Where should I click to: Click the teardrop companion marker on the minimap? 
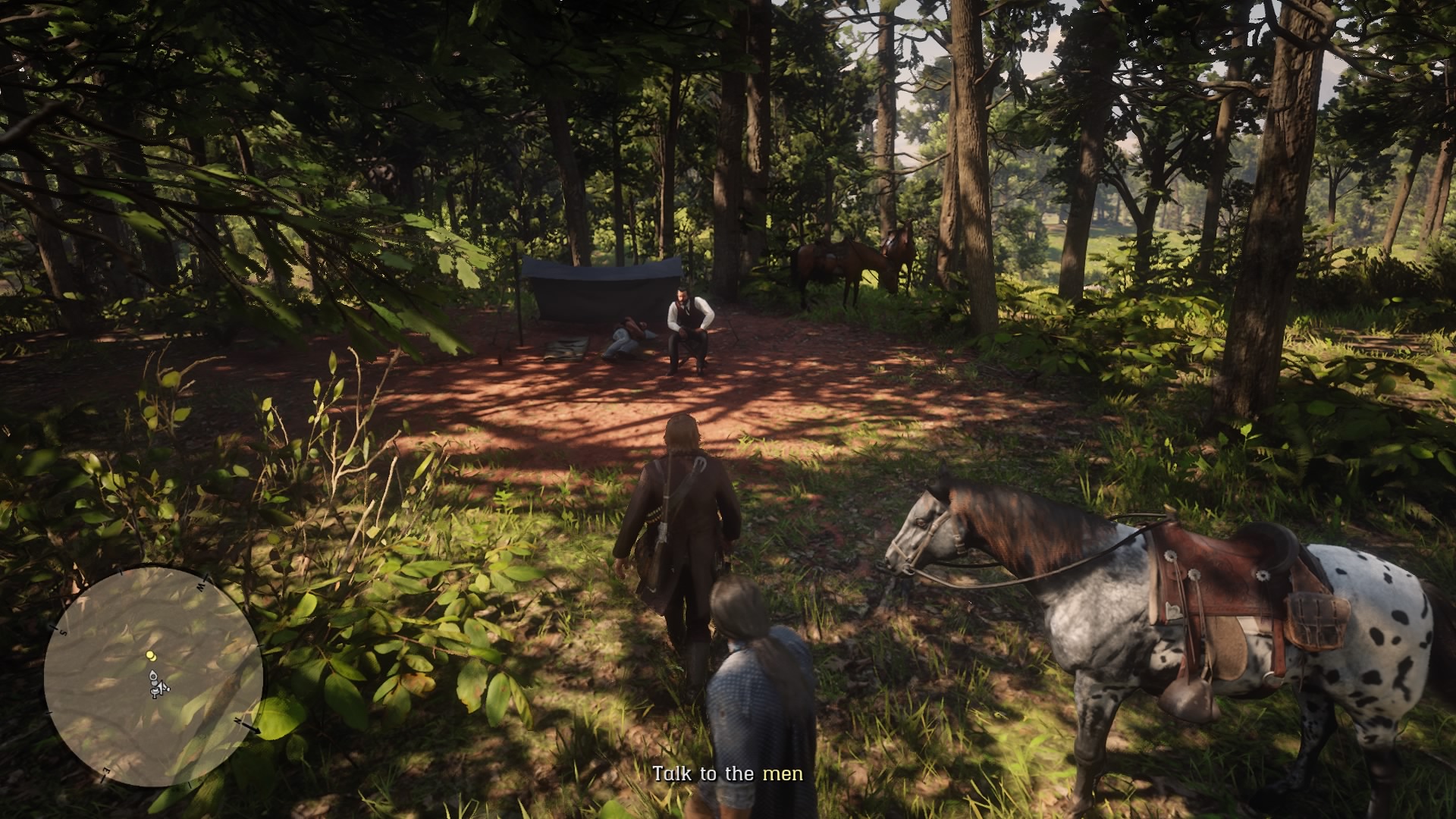[153, 674]
